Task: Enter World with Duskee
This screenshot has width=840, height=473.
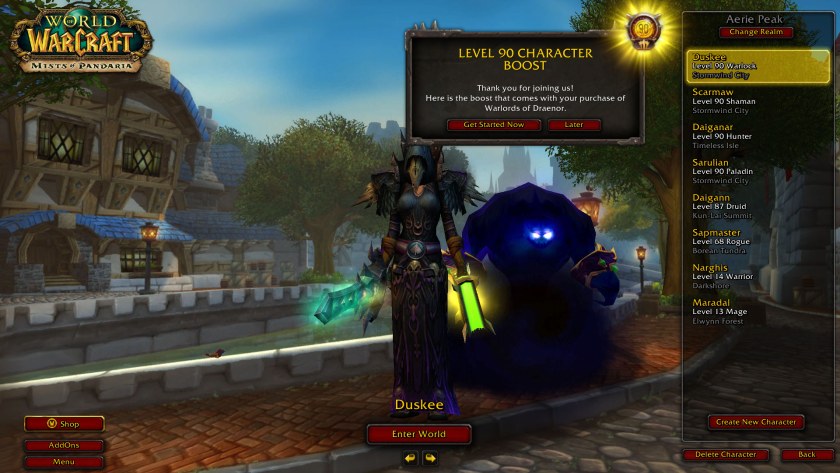Action: [x=419, y=434]
